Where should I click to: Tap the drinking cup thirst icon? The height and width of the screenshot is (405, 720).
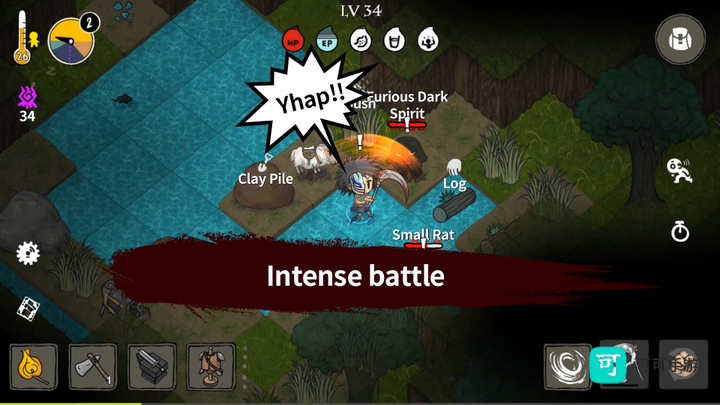pyautogui.click(x=394, y=41)
